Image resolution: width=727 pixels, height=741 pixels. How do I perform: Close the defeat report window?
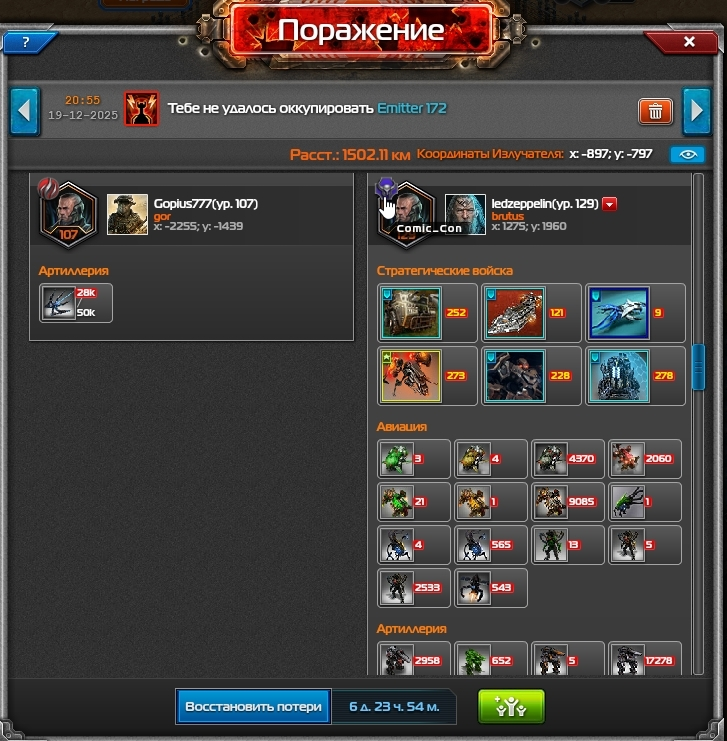(688, 42)
